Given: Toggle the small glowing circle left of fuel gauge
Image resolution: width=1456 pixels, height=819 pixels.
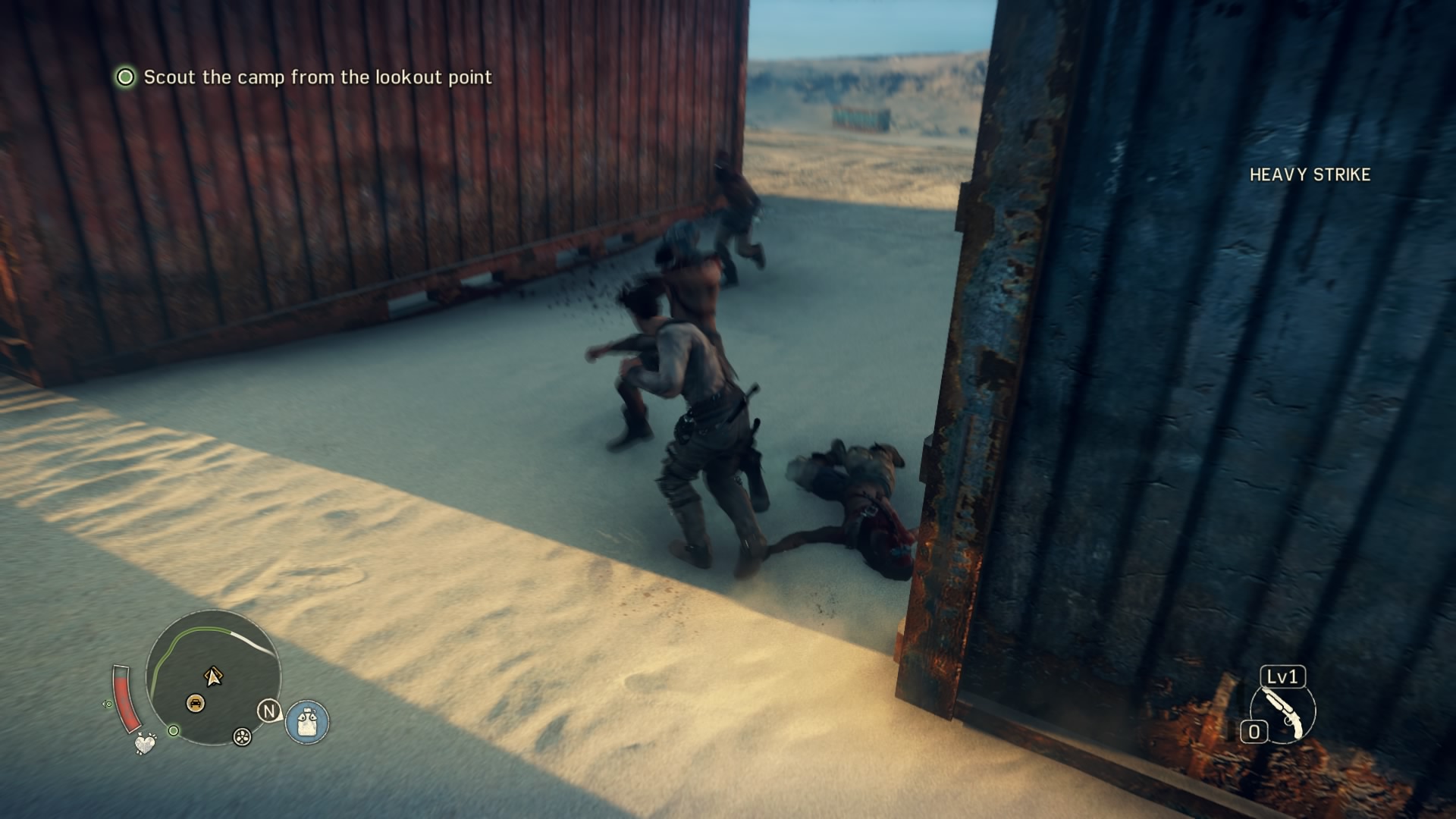Looking at the screenshot, I should [108, 704].
